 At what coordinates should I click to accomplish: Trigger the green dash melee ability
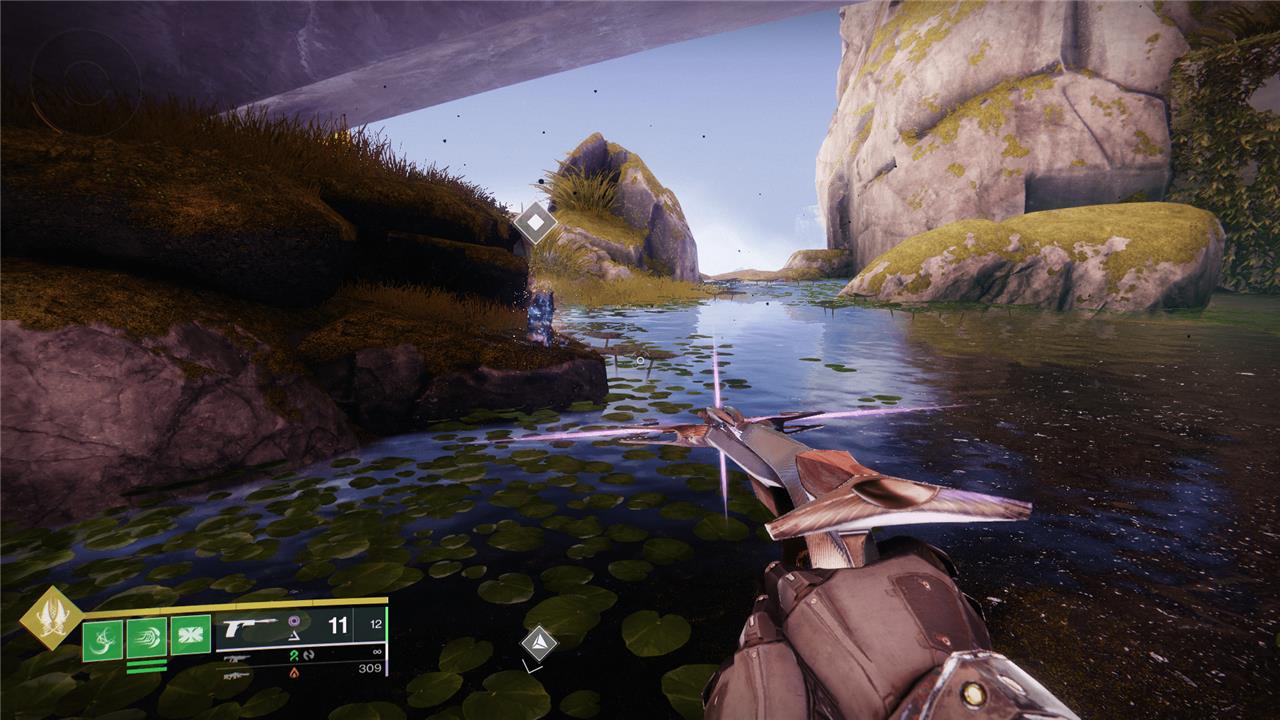tap(146, 638)
